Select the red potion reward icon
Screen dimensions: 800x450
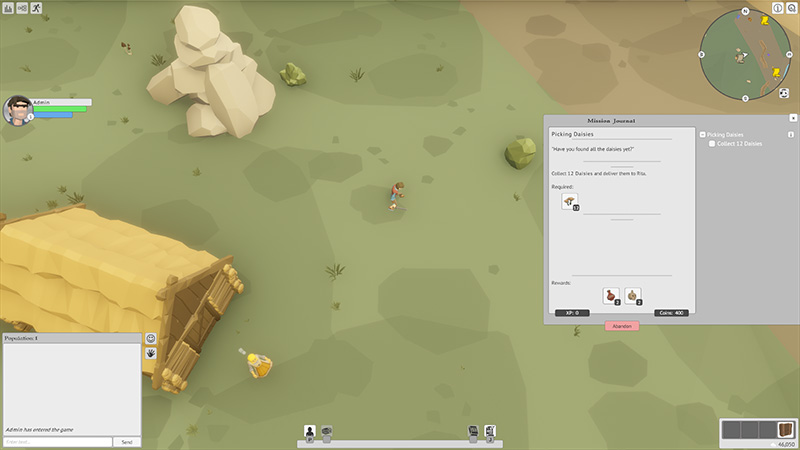click(x=611, y=295)
